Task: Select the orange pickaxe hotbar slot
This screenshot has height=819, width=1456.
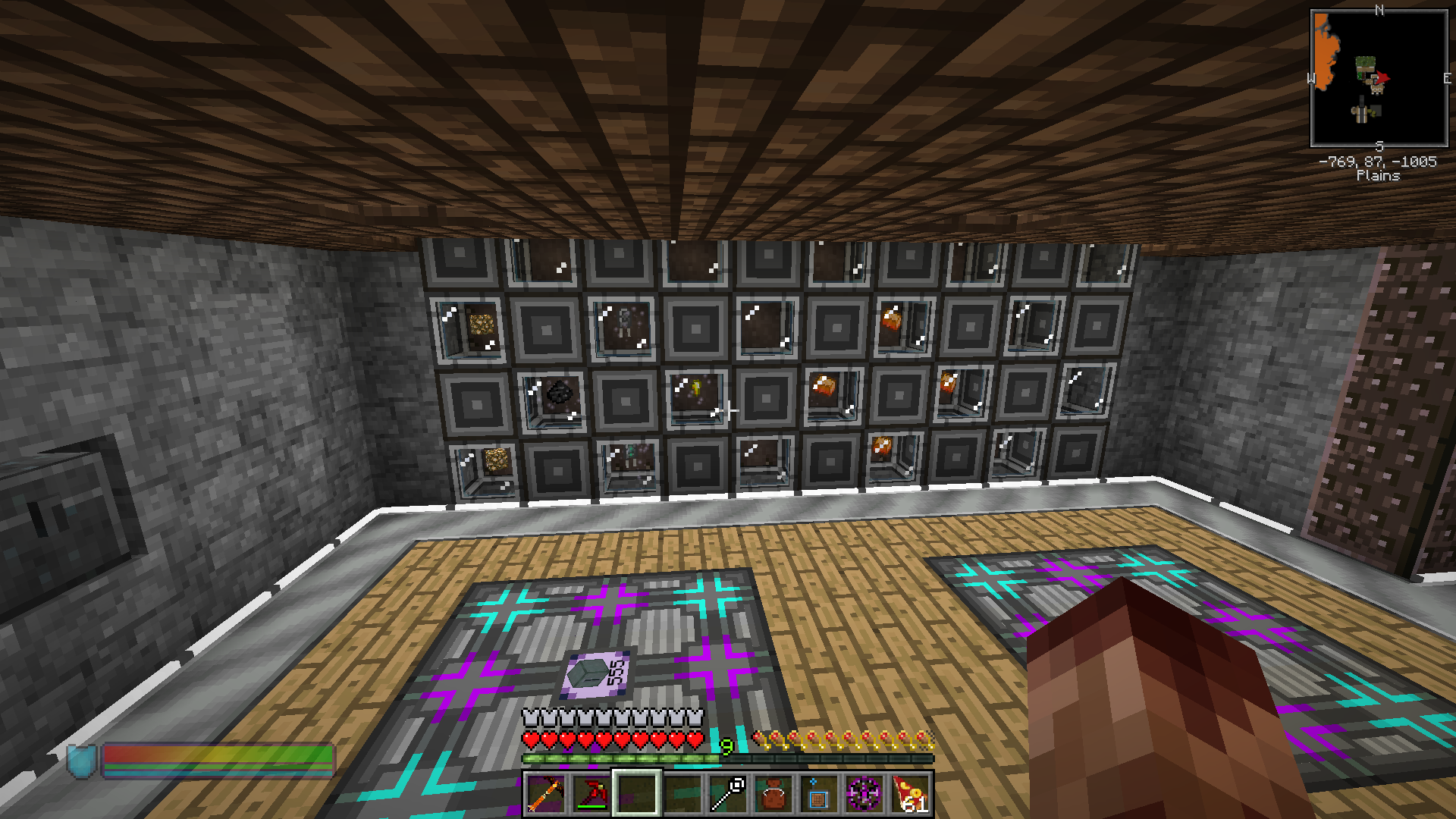Action: click(545, 794)
